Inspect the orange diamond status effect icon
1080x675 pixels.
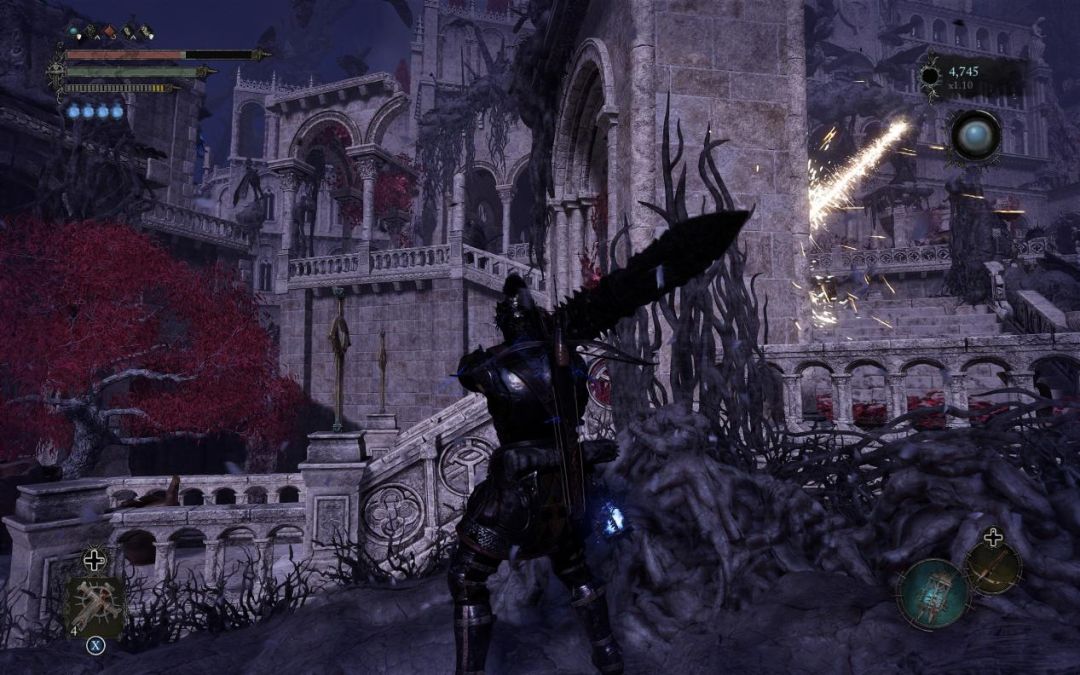click(110, 32)
